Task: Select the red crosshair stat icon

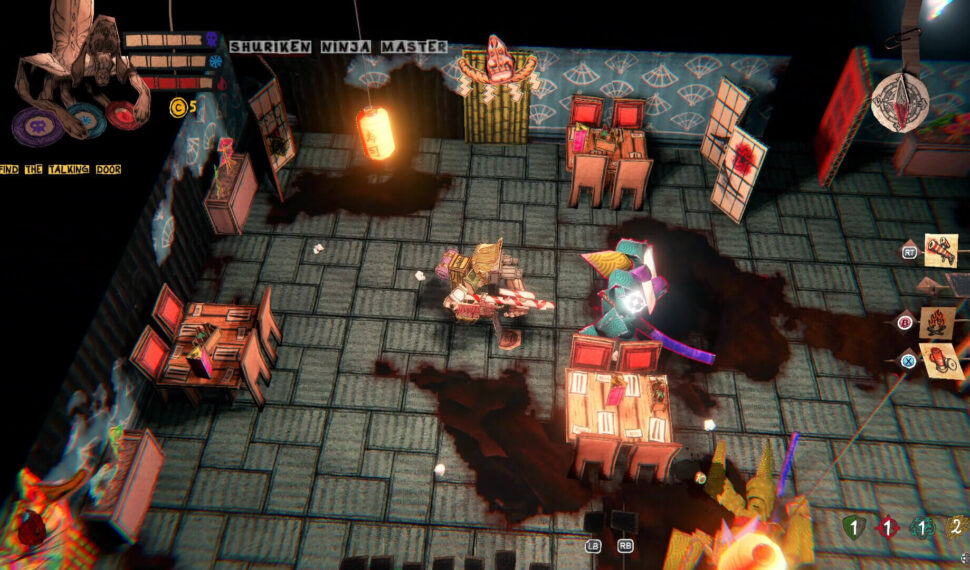Action: pos(888,527)
